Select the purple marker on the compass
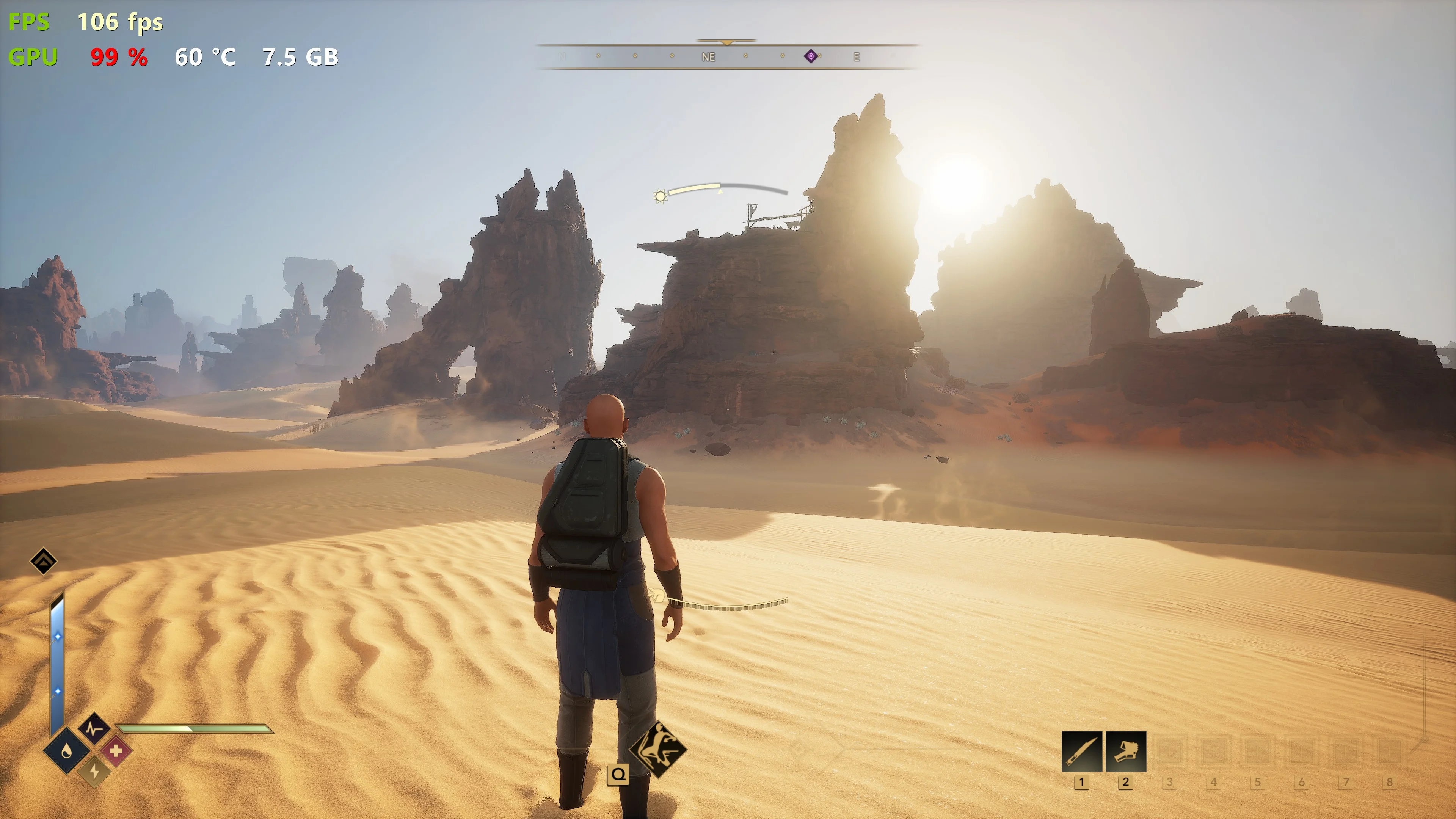 pos(811,56)
